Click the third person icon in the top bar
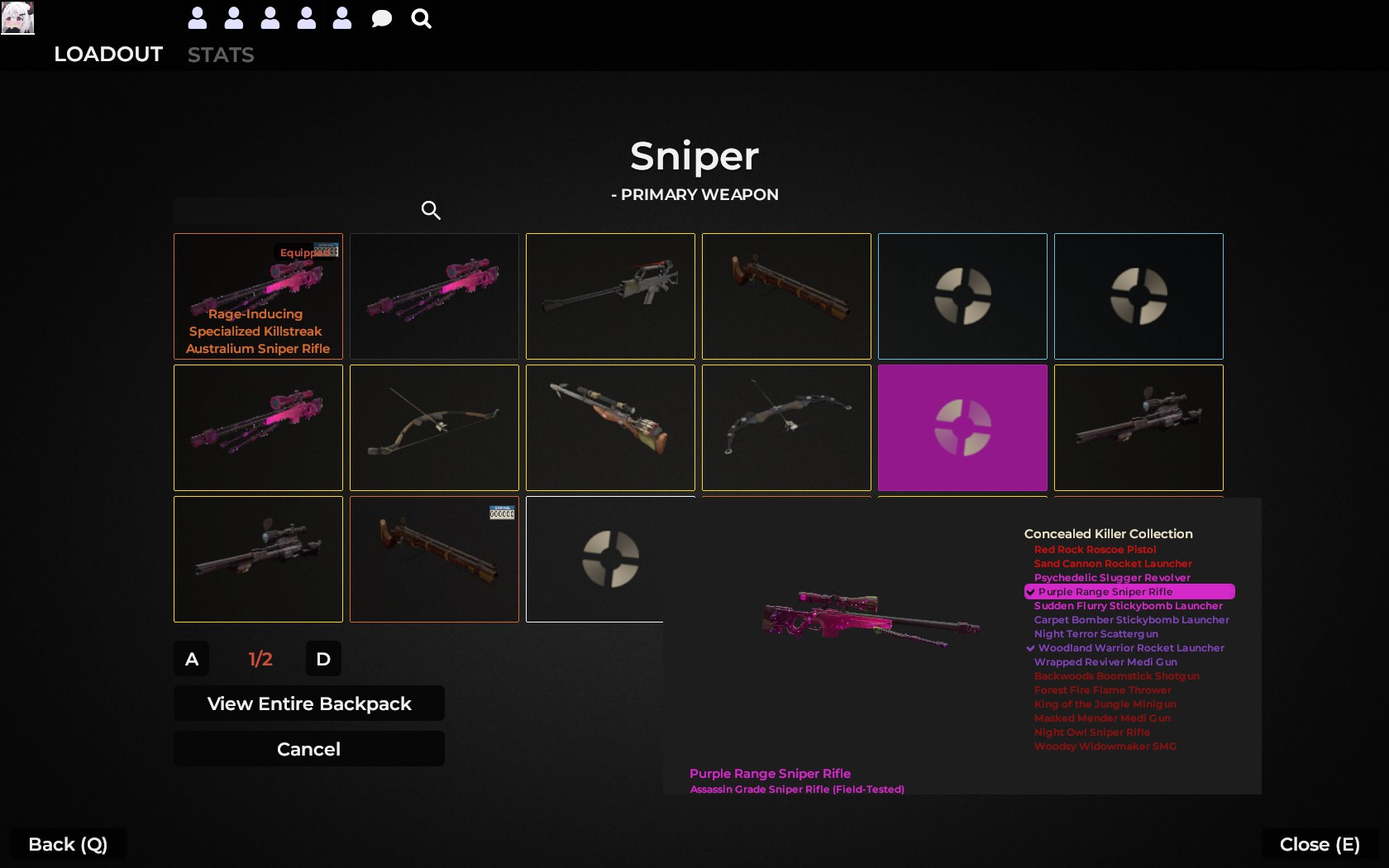This screenshot has height=868, width=1389. click(x=270, y=18)
